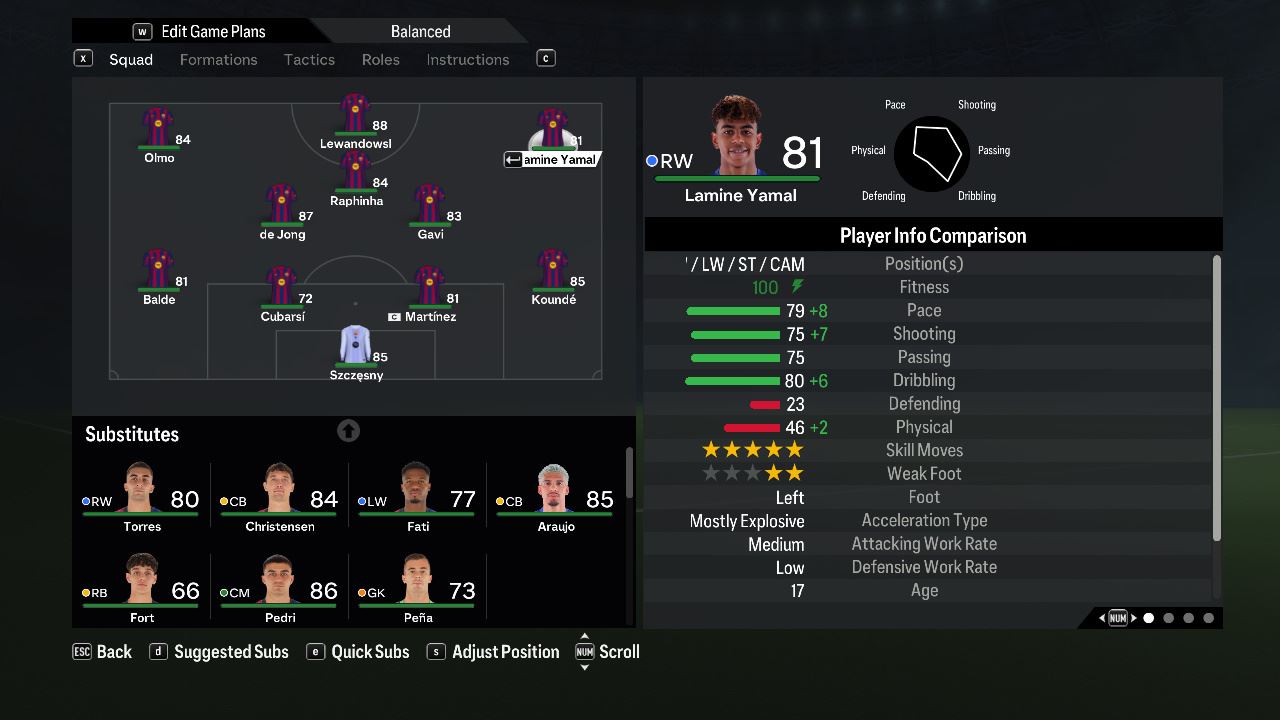Switch to the Formations tab
Image resolution: width=1280 pixels, height=720 pixels.
(x=218, y=60)
